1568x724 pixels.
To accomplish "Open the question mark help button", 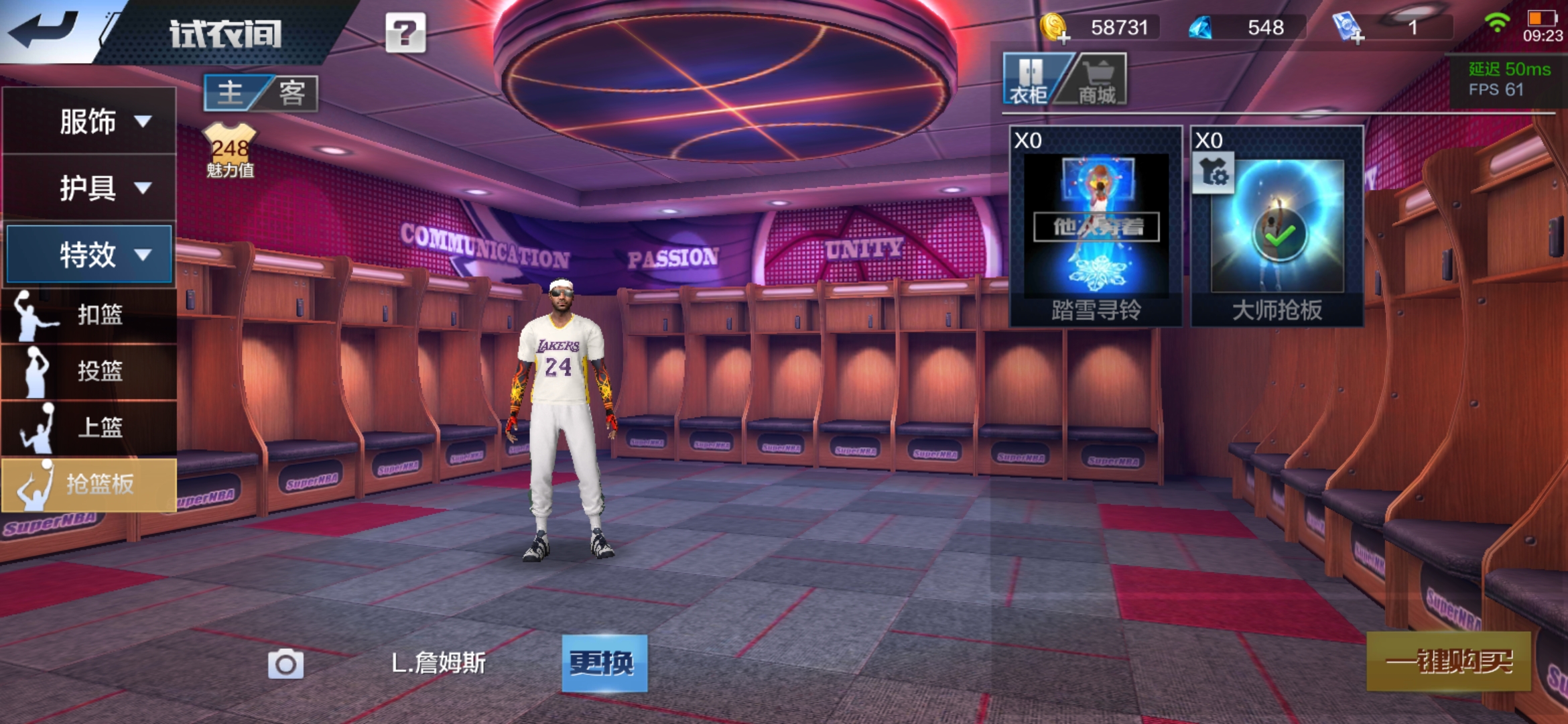I will point(405,32).
